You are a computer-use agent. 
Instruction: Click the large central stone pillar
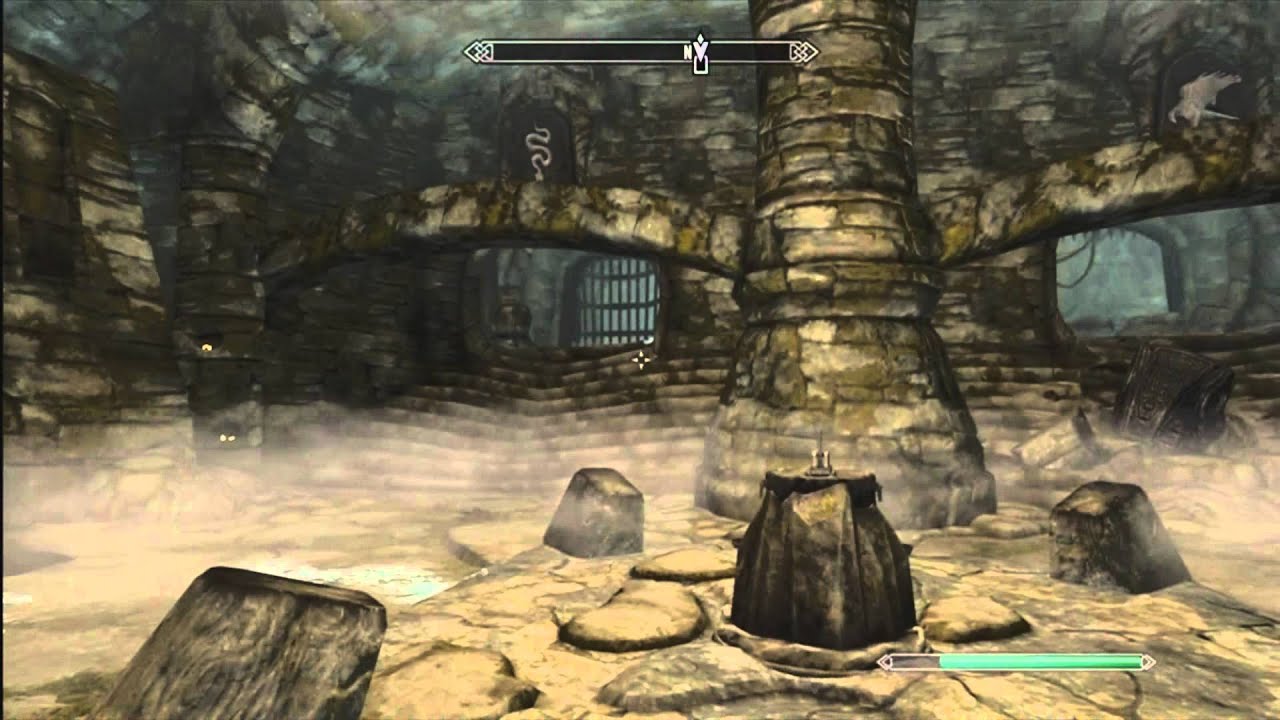(830, 250)
